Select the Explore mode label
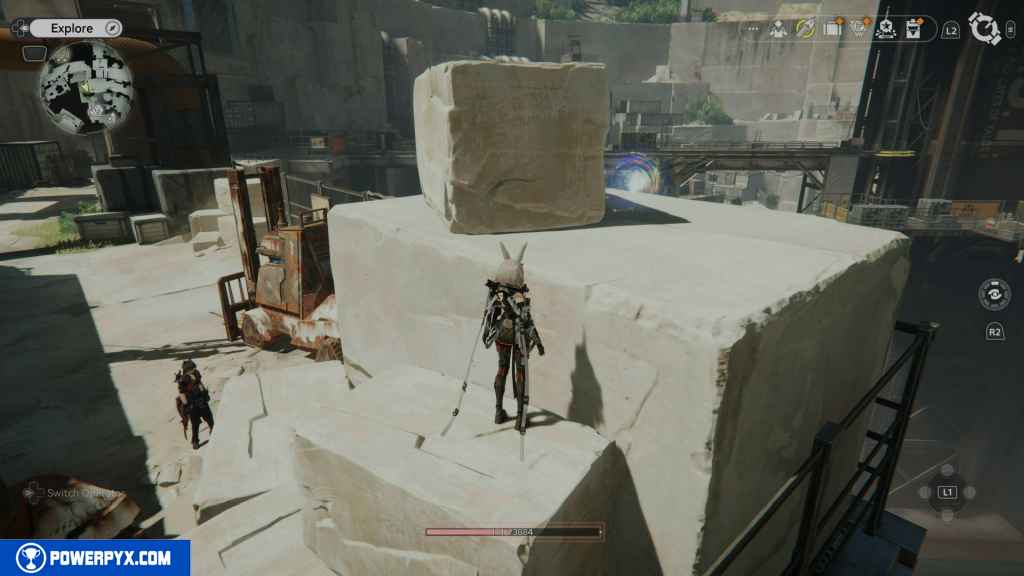1024x576 pixels. pyautogui.click(x=71, y=29)
